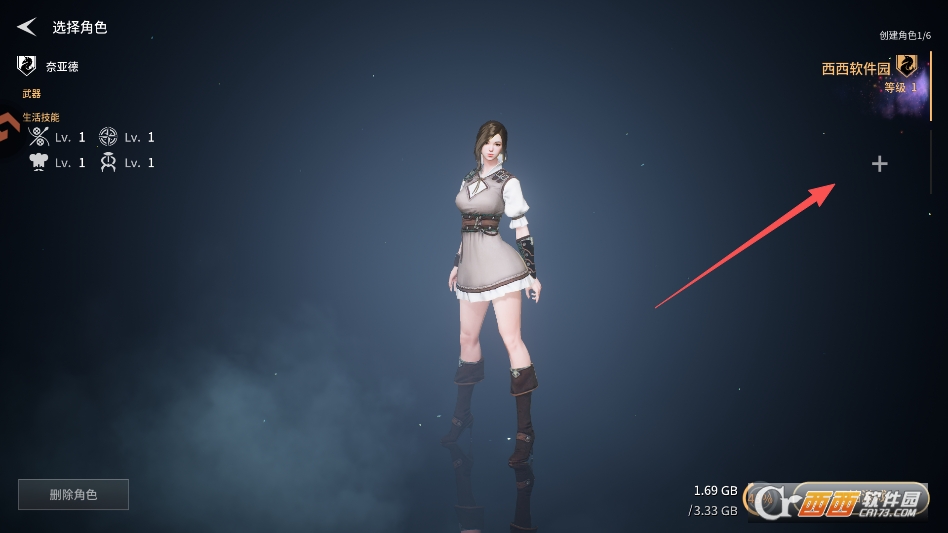The height and width of the screenshot is (533, 948).
Task: Start the game with the bottom-right oval button
Action: 838,499
